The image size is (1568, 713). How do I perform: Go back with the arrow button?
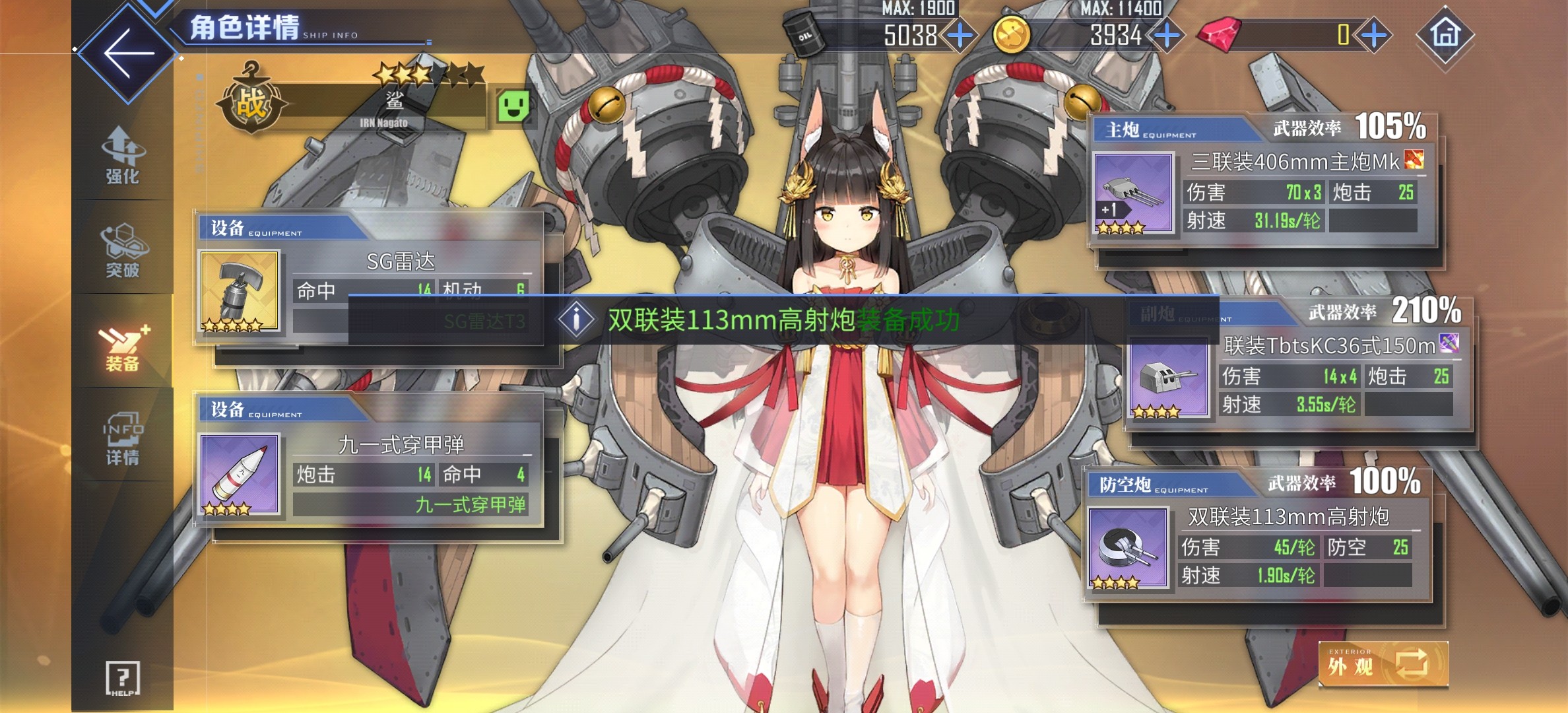tap(128, 53)
